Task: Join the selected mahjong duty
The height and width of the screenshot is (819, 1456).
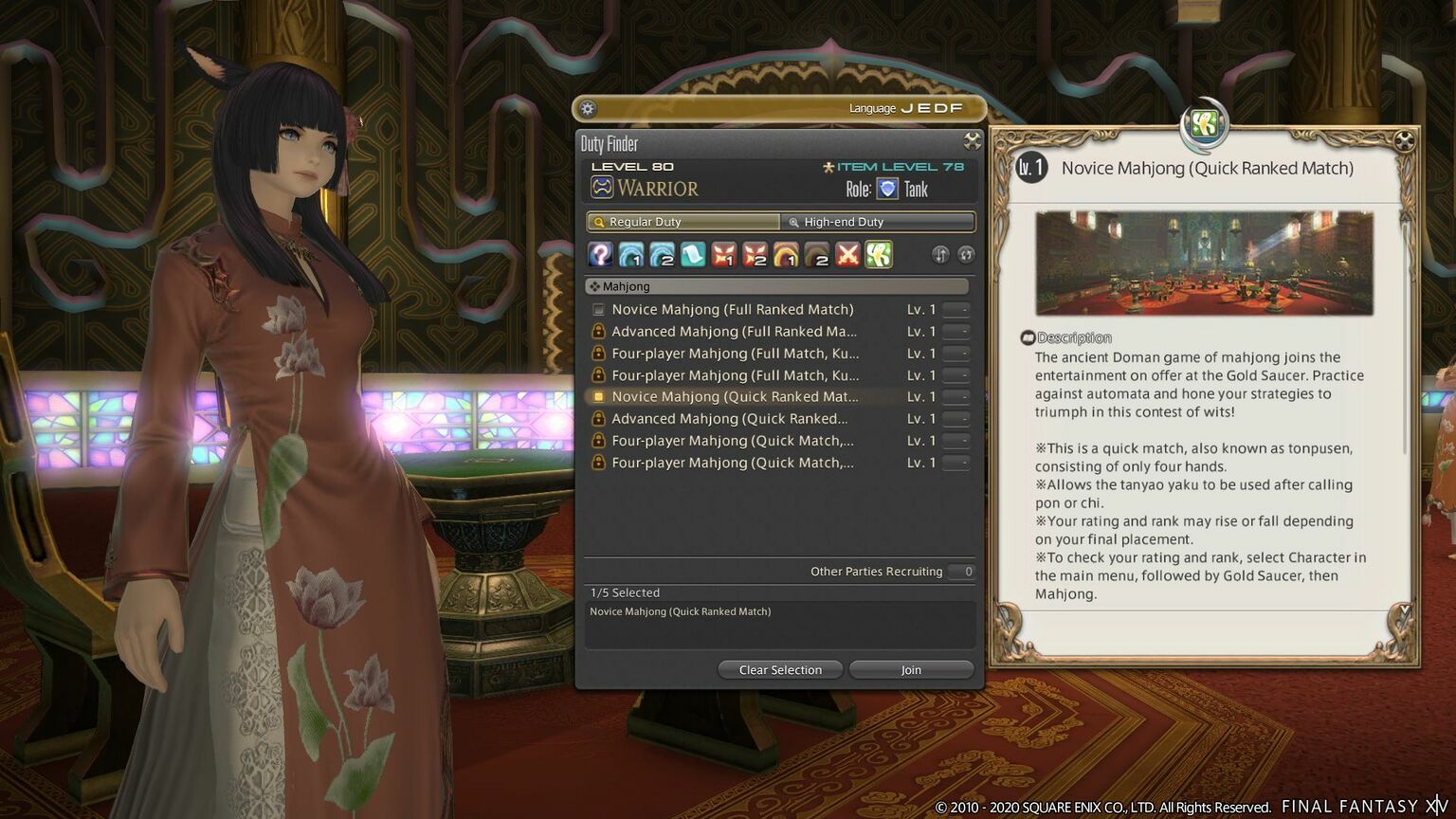Action: click(911, 670)
